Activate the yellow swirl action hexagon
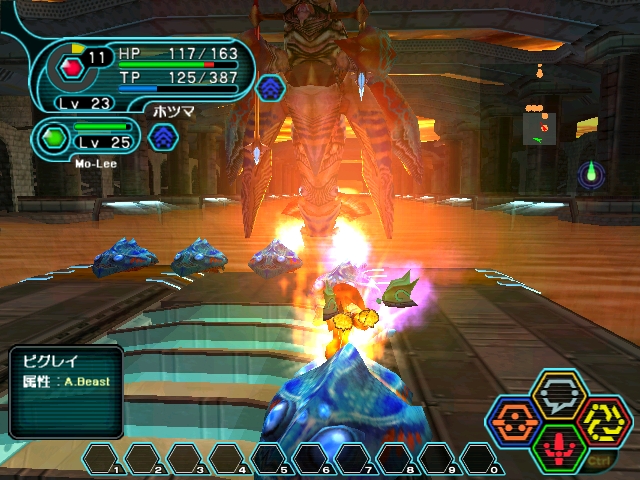This screenshot has width=640, height=480. [x=601, y=422]
